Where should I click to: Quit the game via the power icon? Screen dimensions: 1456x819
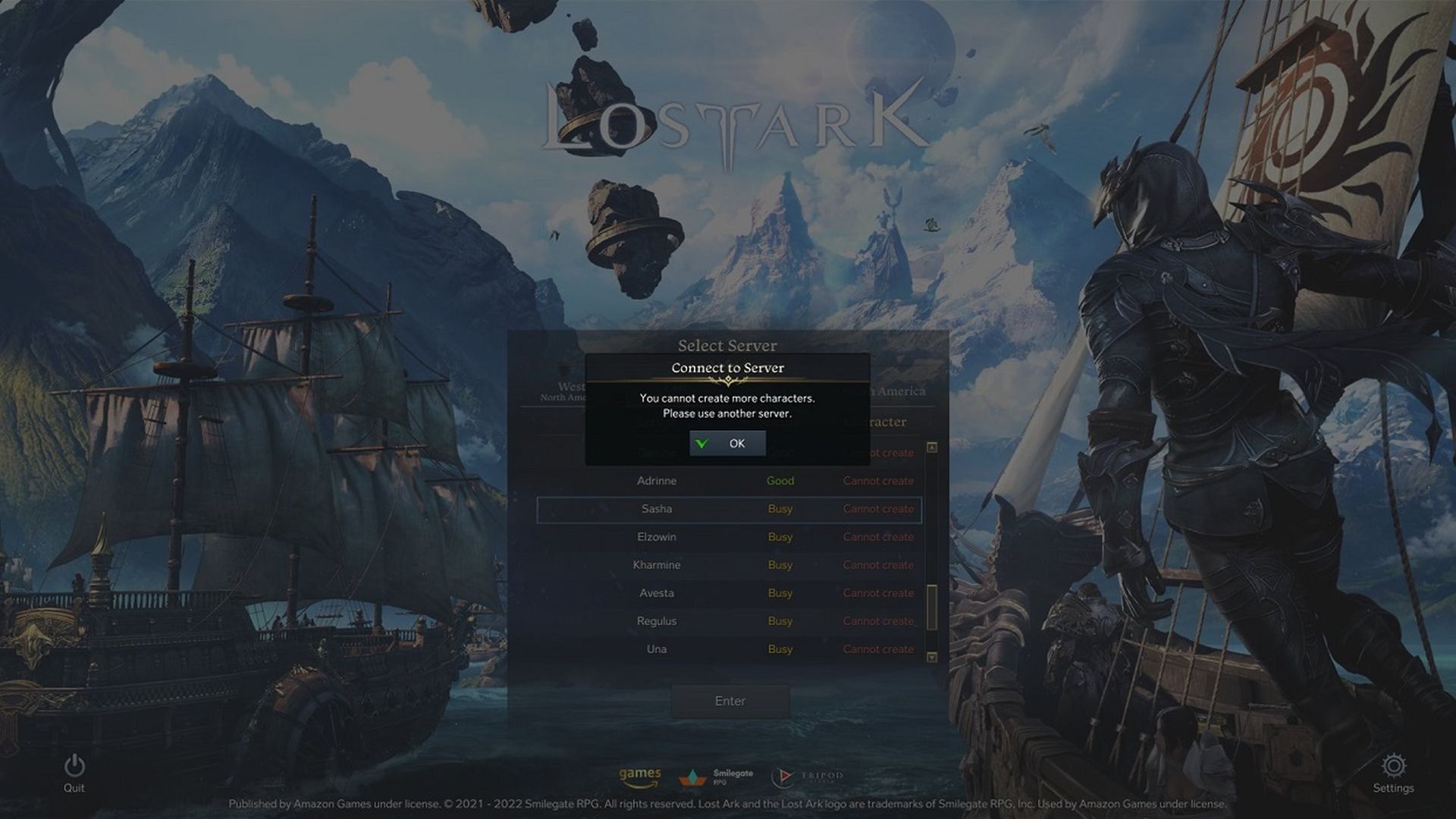point(74,767)
